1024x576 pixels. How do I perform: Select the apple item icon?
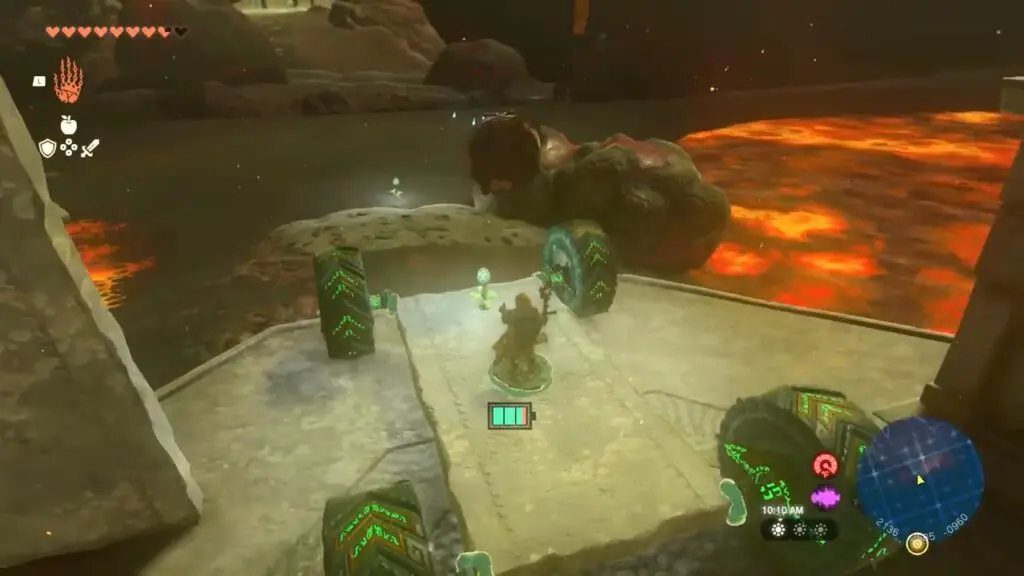point(68,125)
